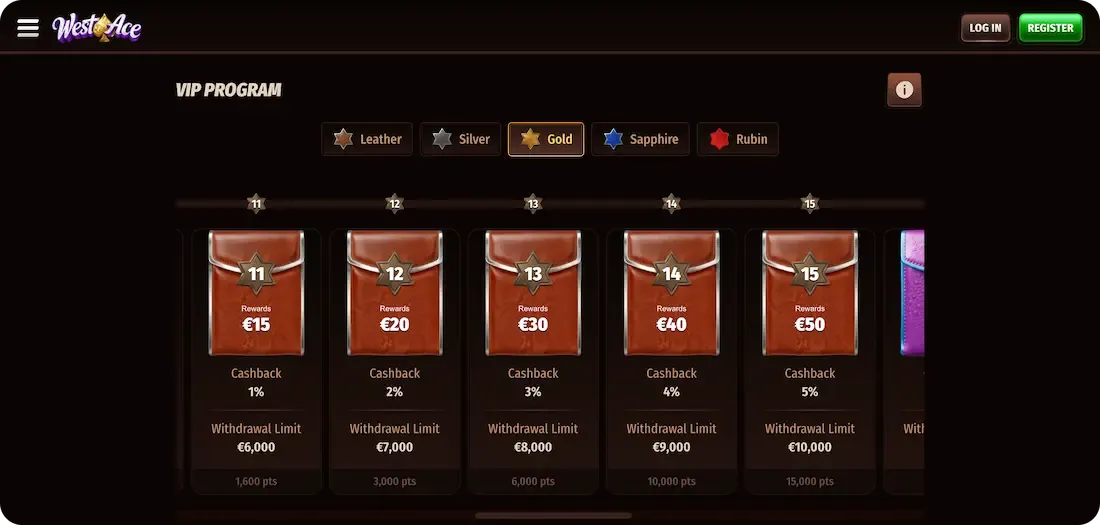1100x525 pixels.
Task: Switch to the Rubin tier tab
Action: click(738, 139)
